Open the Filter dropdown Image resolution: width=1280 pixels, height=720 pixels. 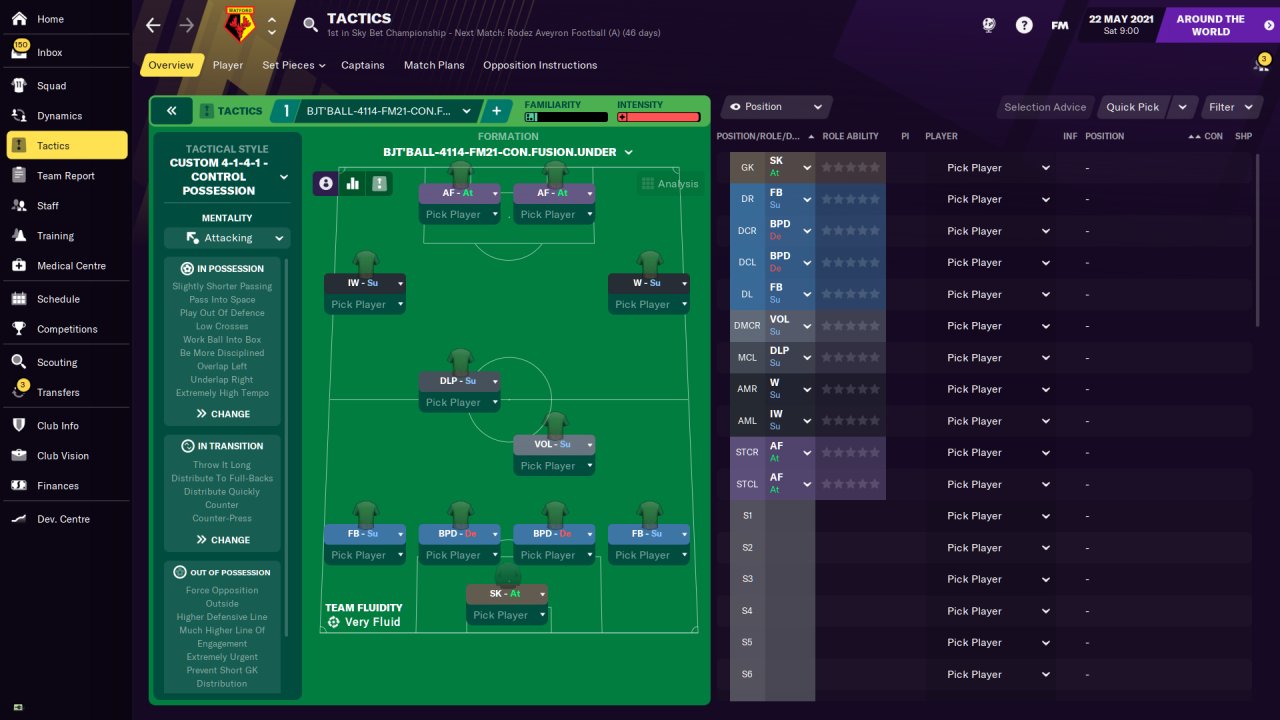click(1229, 107)
